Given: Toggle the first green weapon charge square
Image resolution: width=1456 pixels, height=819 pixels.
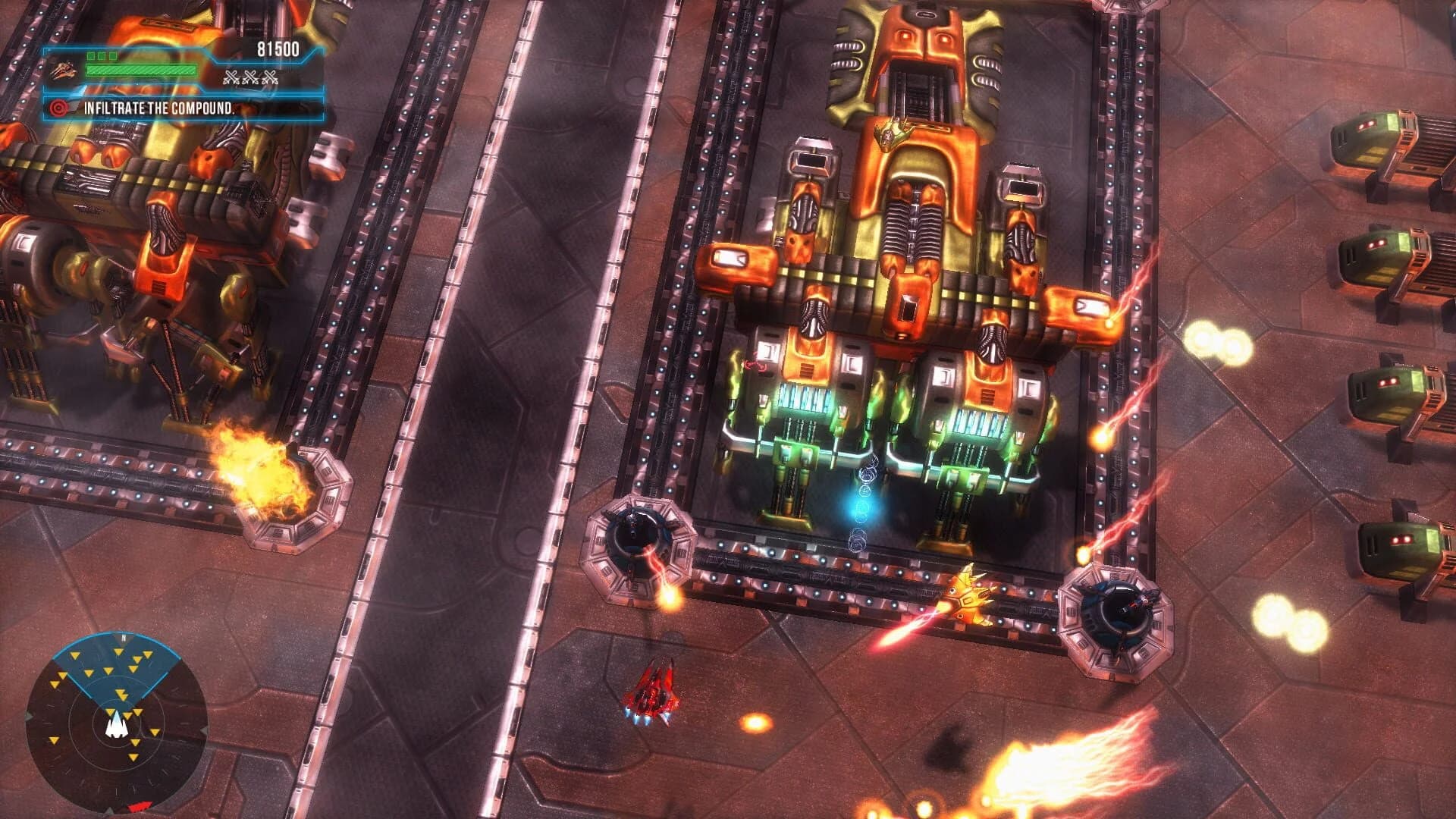Looking at the screenshot, I should (x=89, y=56).
